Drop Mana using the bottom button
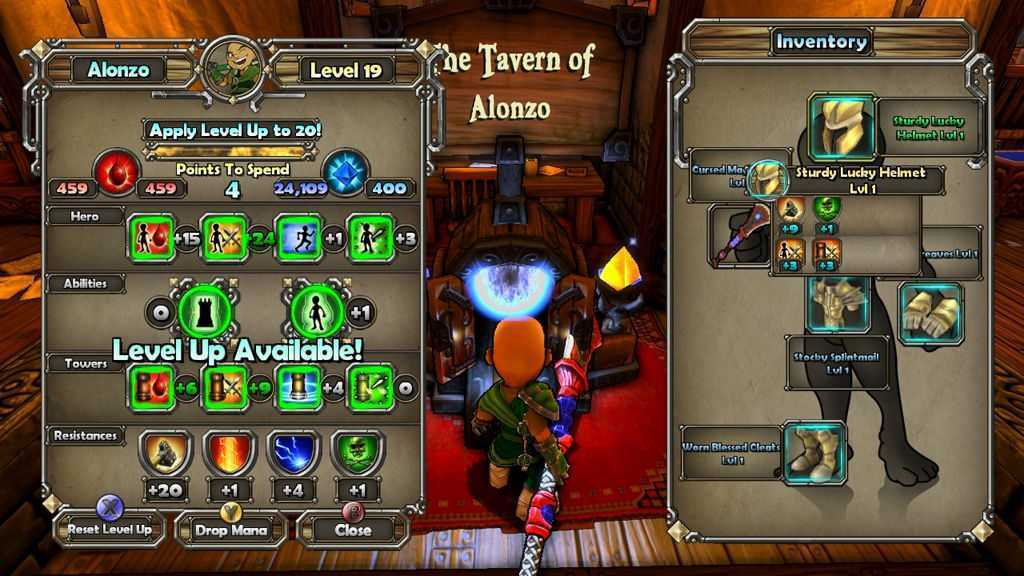The width and height of the screenshot is (1024, 576). (231, 529)
